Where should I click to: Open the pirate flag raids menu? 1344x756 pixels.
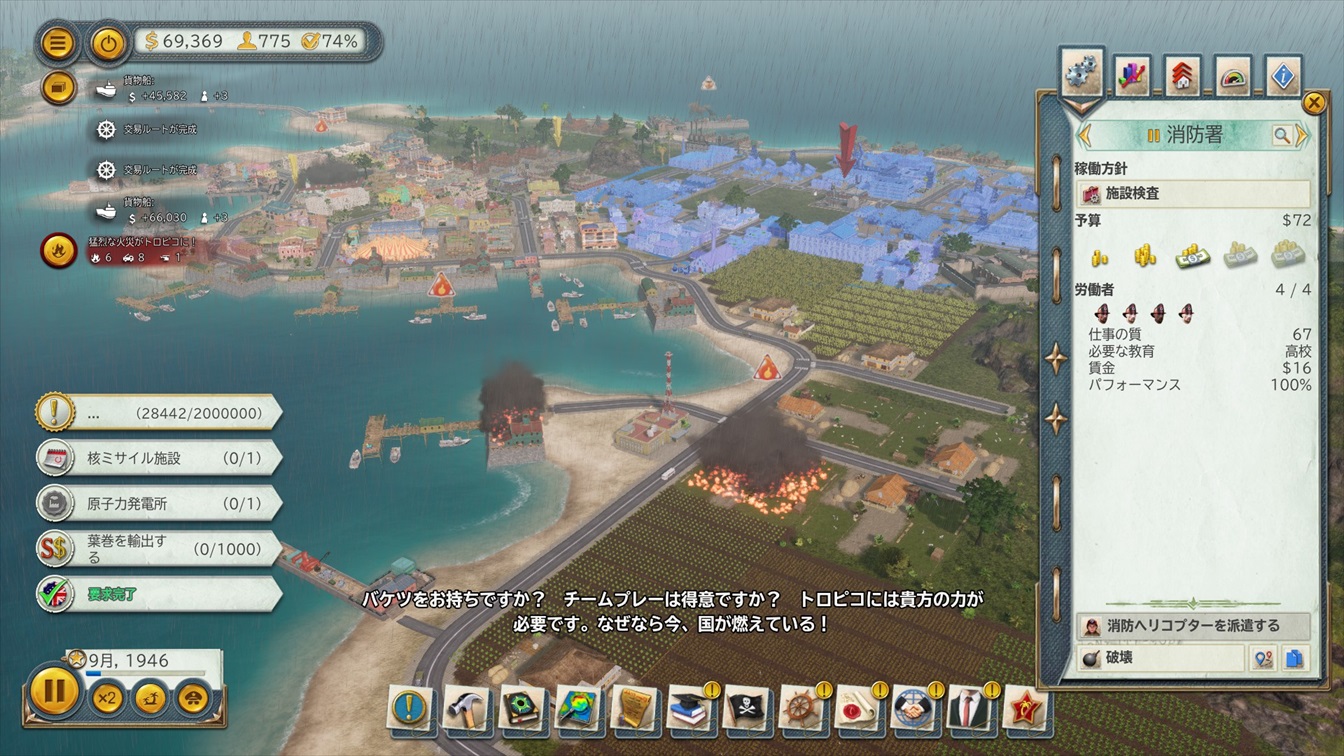click(x=745, y=708)
